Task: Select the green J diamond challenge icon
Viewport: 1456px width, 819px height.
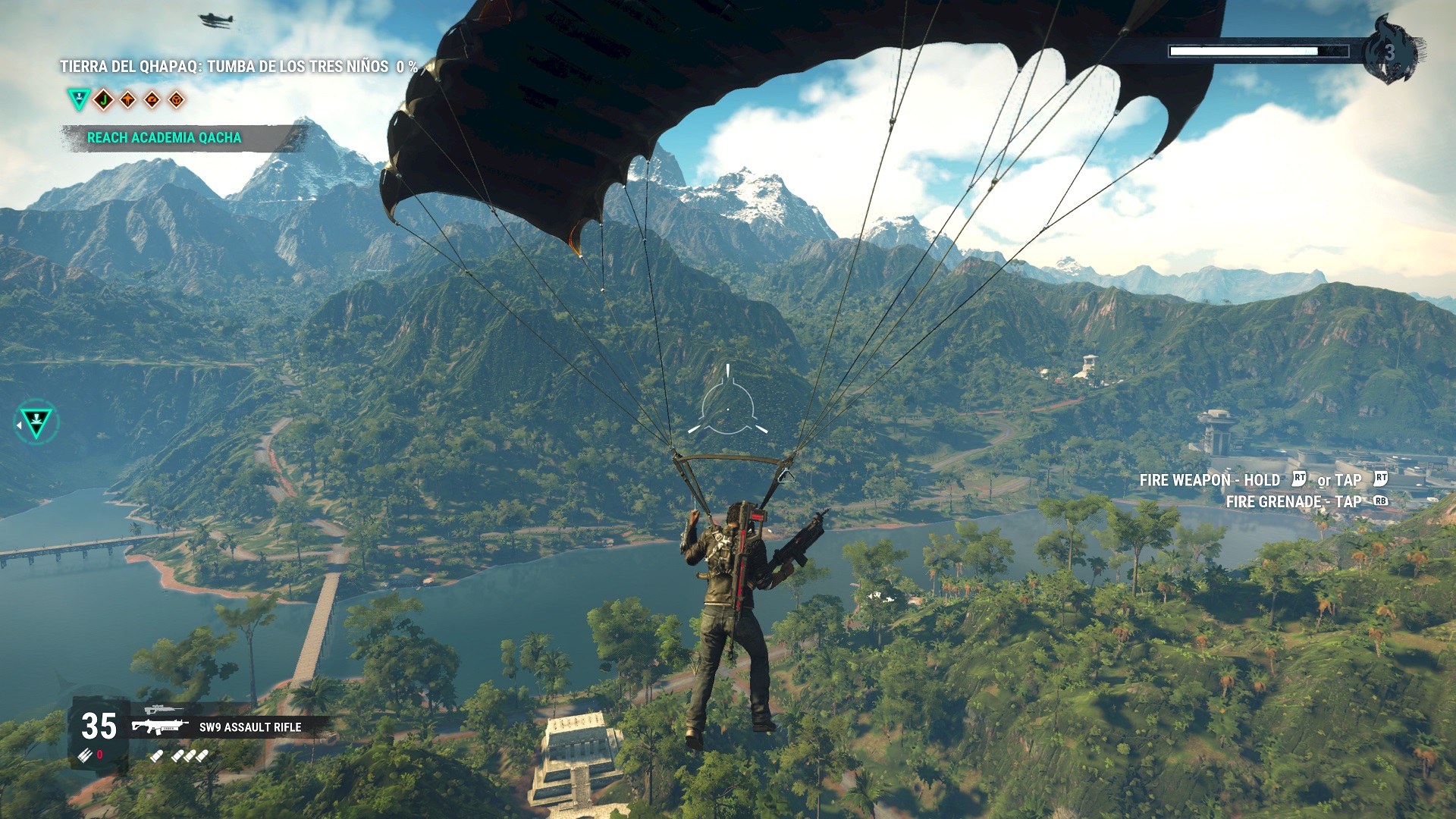Action: [103, 99]
